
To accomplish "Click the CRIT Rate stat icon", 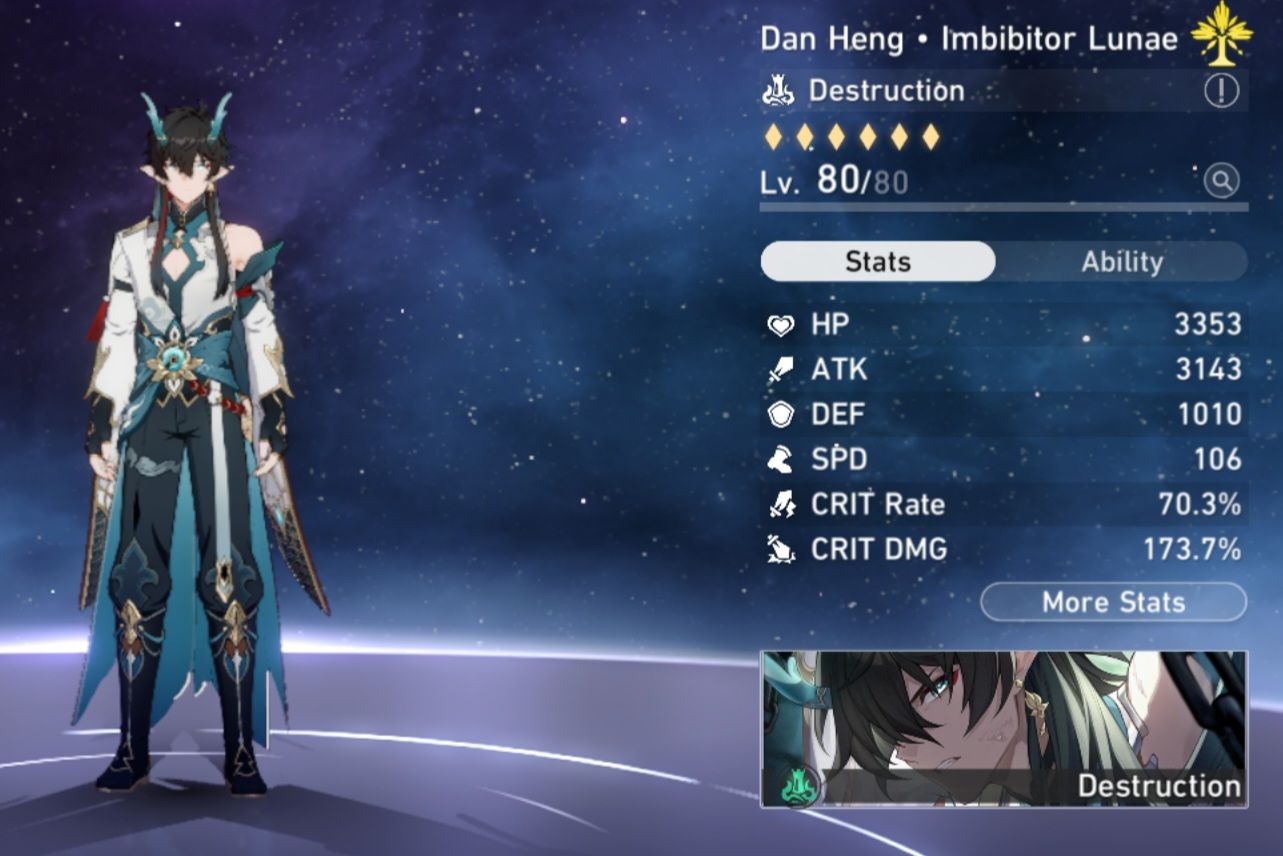I will 782,504.
